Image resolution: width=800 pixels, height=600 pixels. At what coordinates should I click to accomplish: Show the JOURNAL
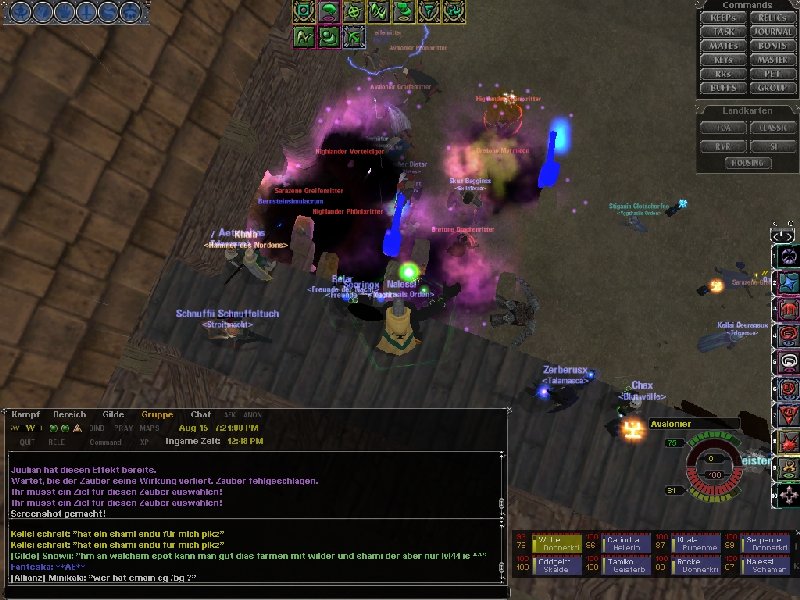[773, 31]
